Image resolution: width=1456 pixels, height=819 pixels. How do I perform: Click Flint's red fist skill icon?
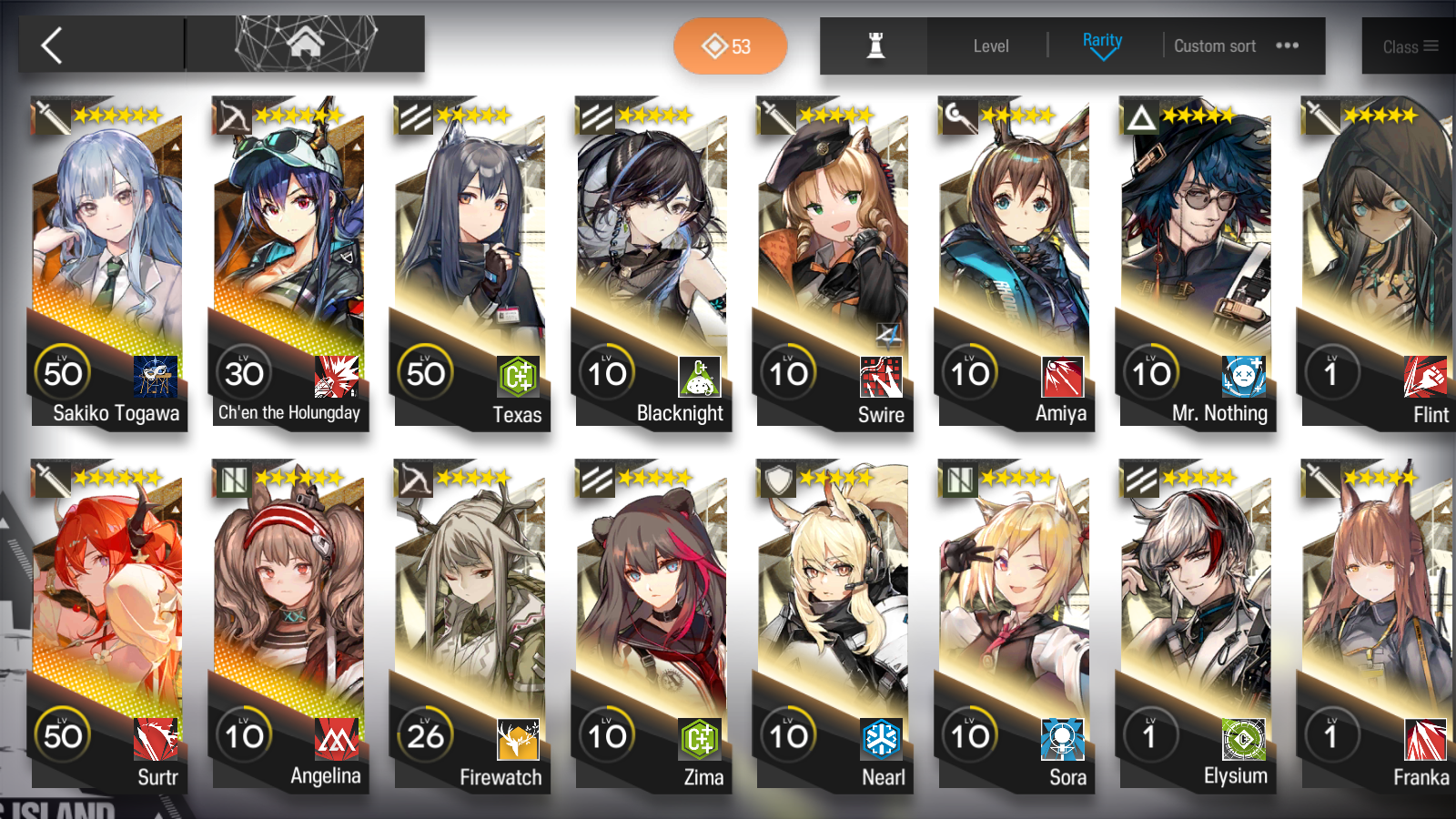click(1426, 377)
